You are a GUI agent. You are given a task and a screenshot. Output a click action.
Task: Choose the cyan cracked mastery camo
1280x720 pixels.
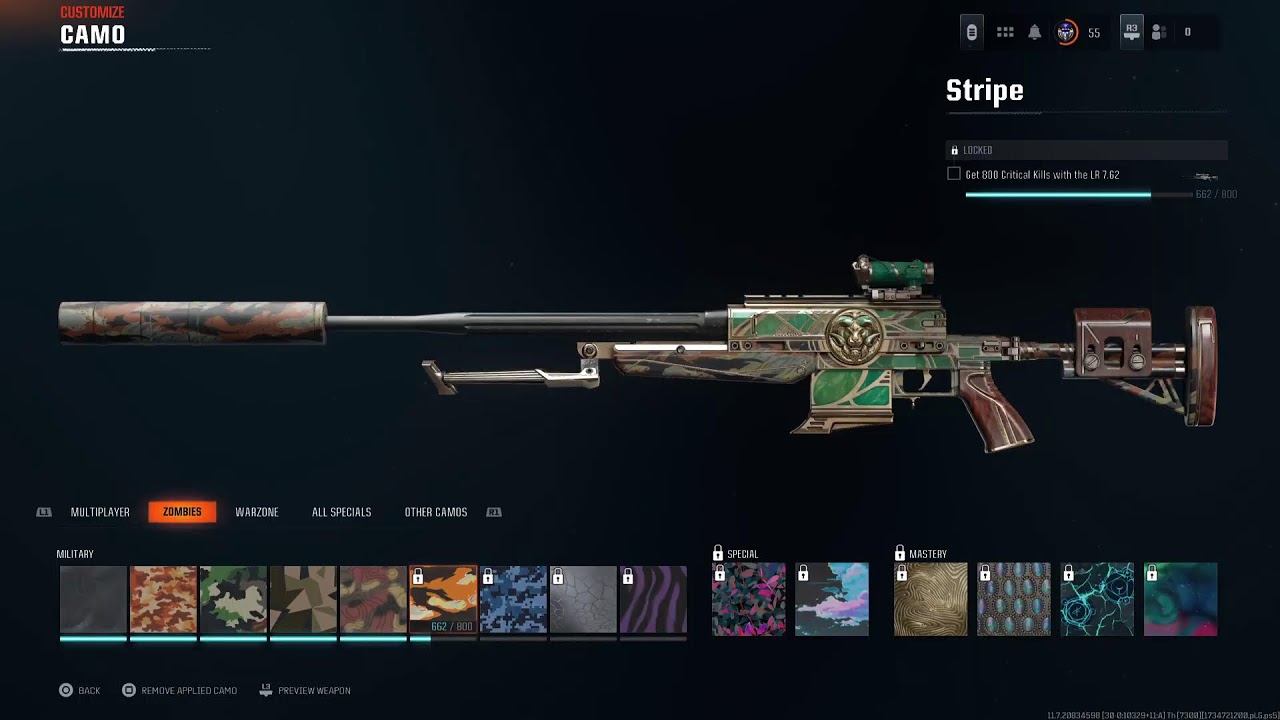[x=1097, y=600]
